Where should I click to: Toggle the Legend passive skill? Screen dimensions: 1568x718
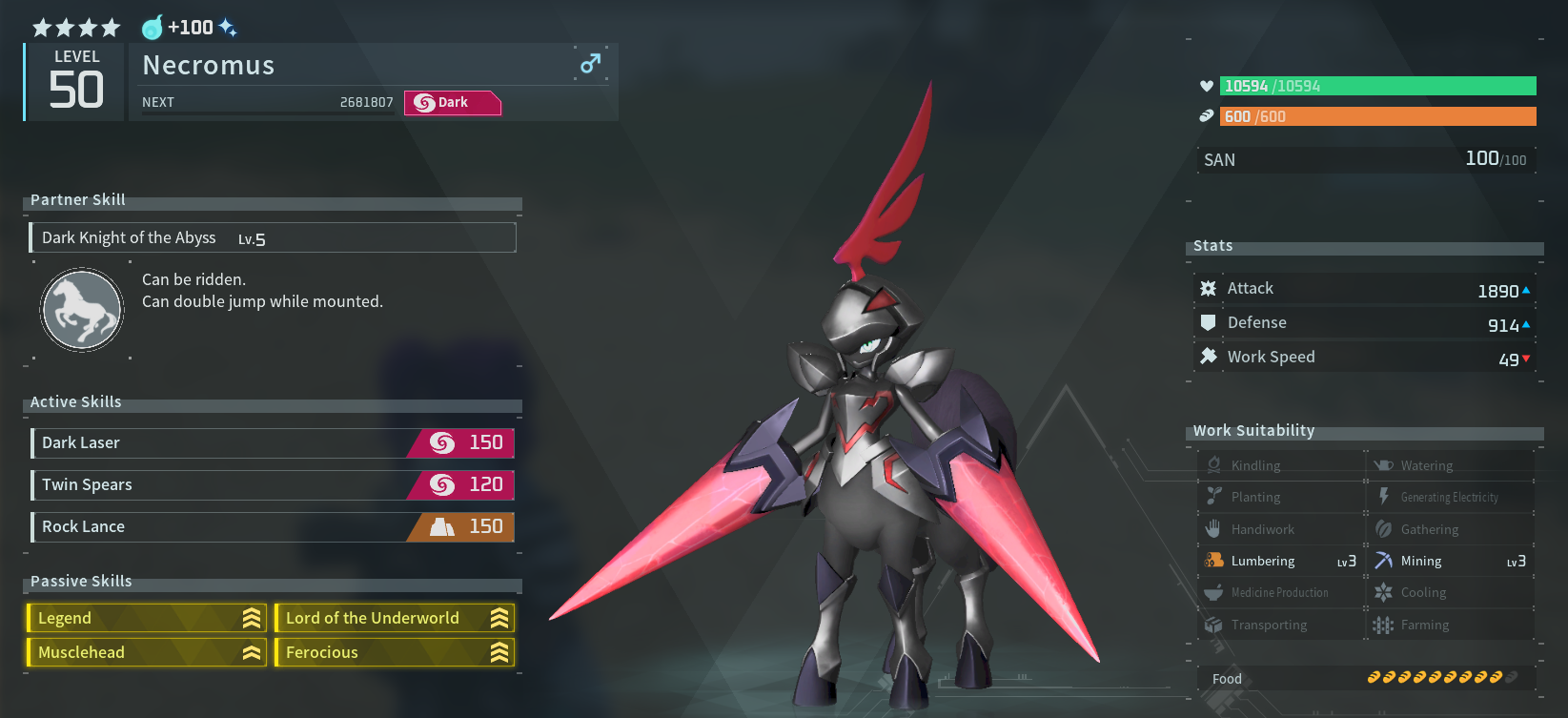click(145, 618)
